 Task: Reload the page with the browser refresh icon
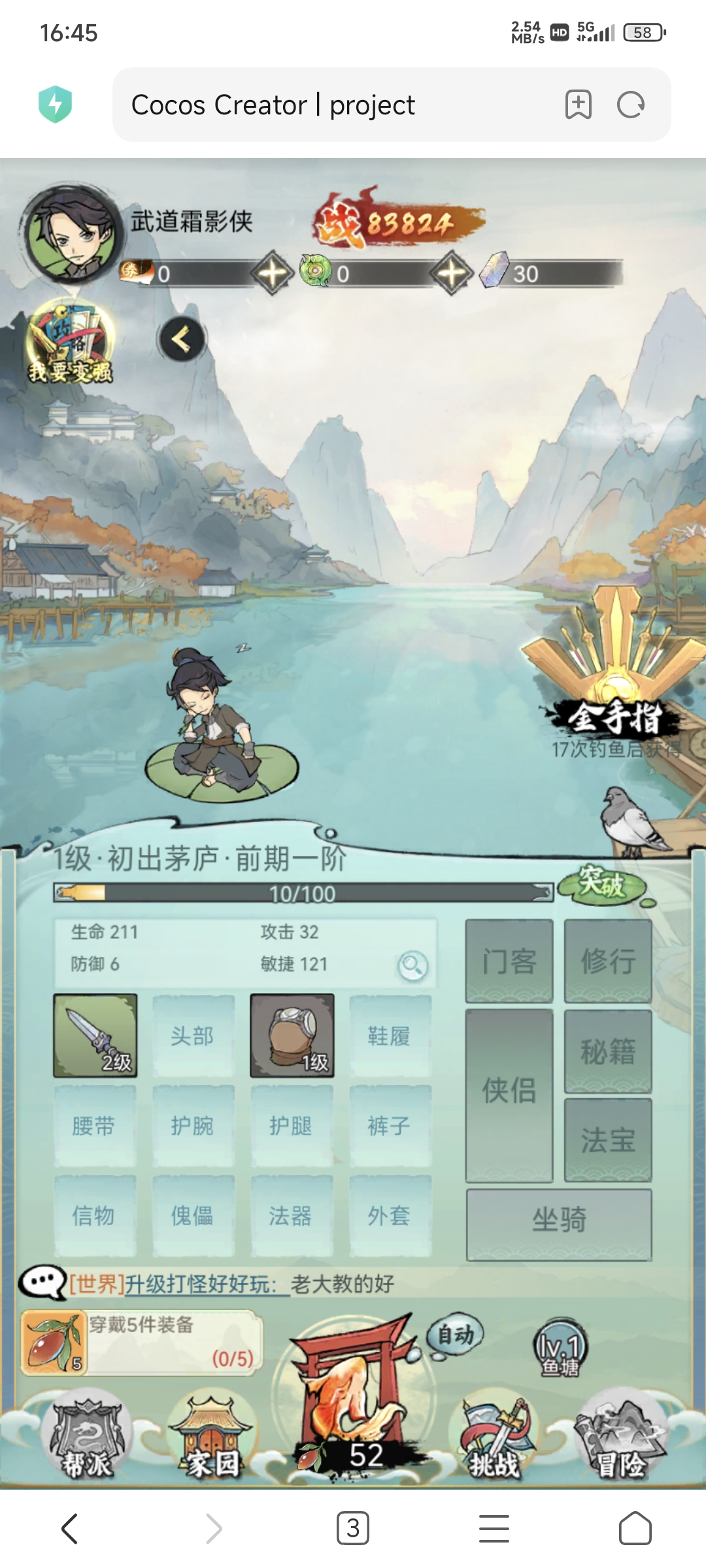[x=631, y=105]
